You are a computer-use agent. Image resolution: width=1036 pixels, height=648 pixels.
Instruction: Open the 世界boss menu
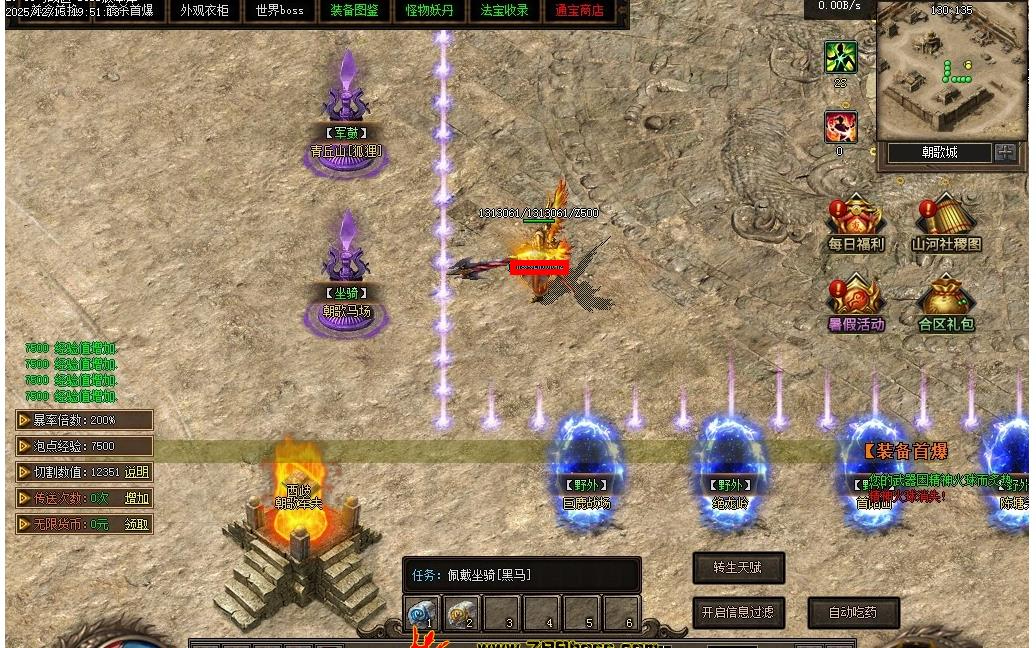point(279,11)
